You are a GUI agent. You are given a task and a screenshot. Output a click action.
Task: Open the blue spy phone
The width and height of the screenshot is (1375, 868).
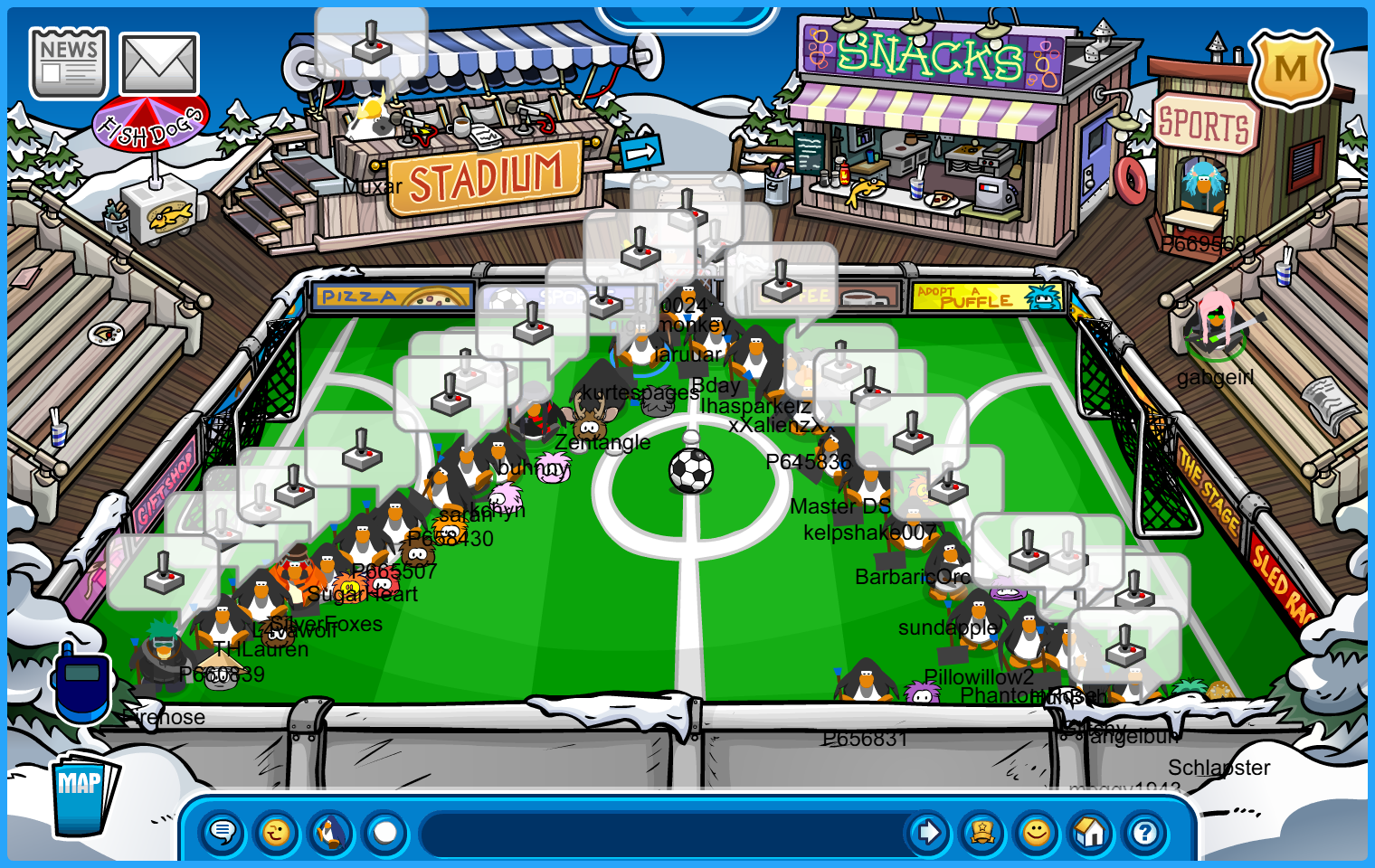(x=82, y=684)
